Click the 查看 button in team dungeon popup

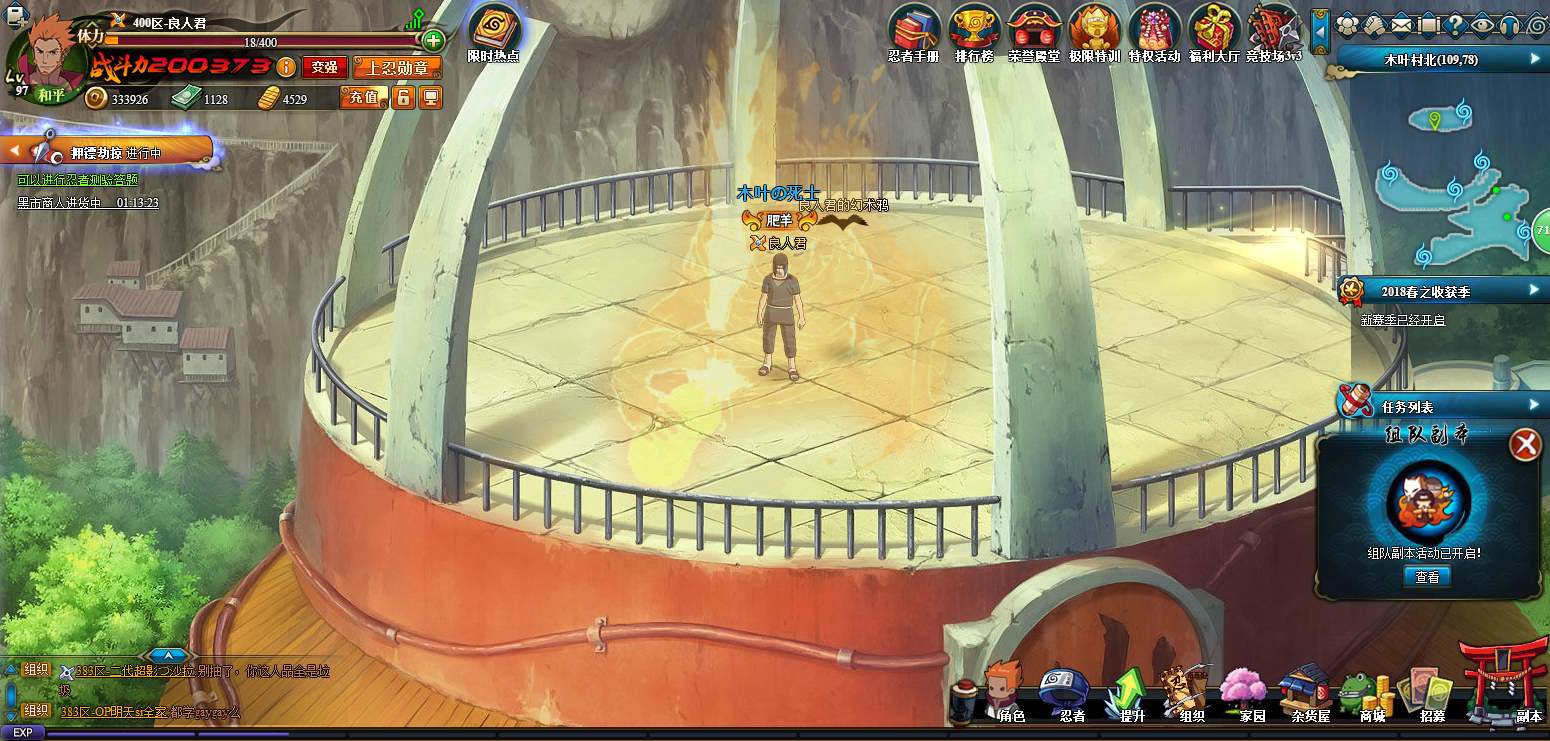click(x=1427, y=577)
